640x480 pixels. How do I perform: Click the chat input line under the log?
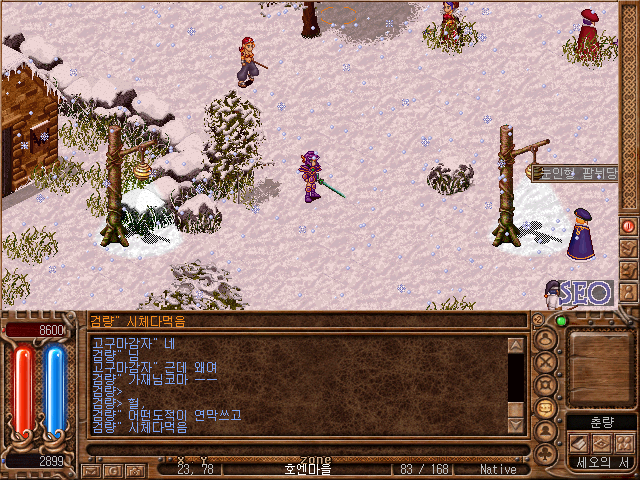point(300,448)
